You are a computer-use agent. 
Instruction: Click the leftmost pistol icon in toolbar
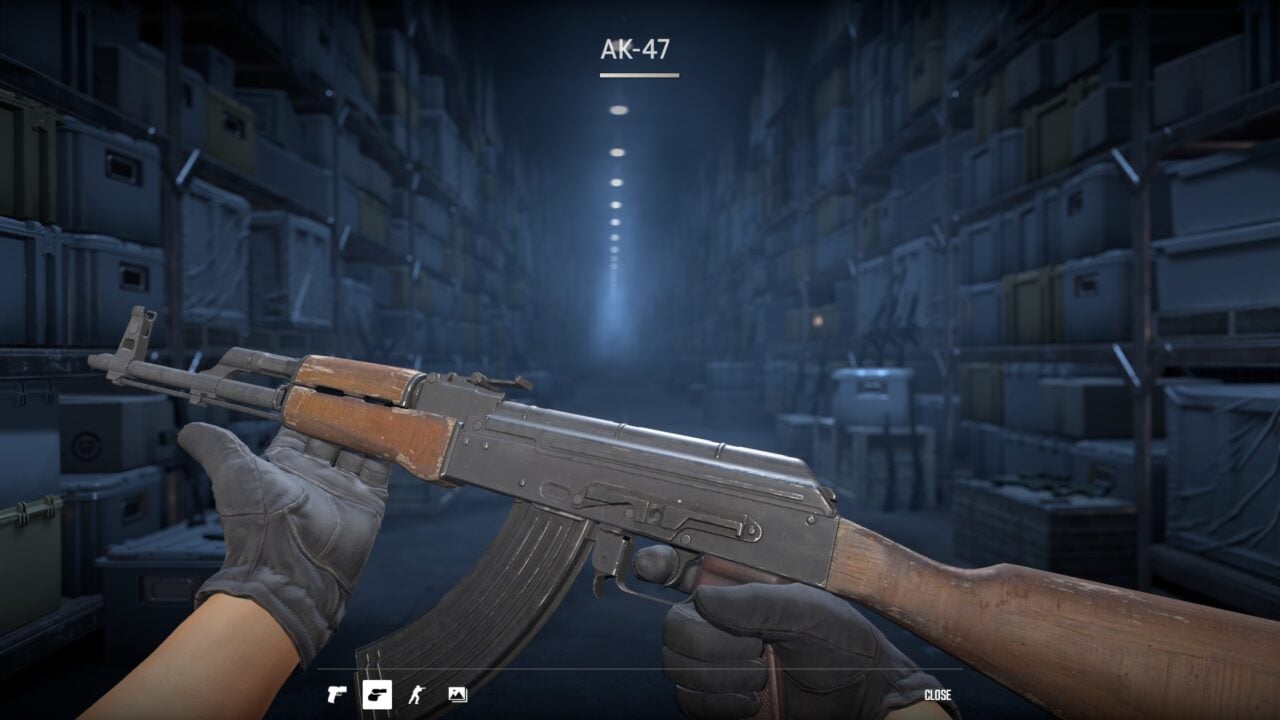coord(337,694)
